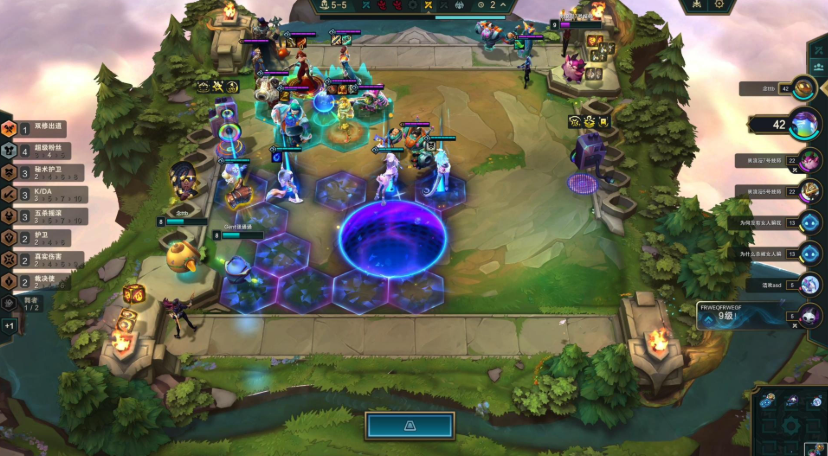Click the locked shop toggle button

pyautogui.click(x=409, y=426)
